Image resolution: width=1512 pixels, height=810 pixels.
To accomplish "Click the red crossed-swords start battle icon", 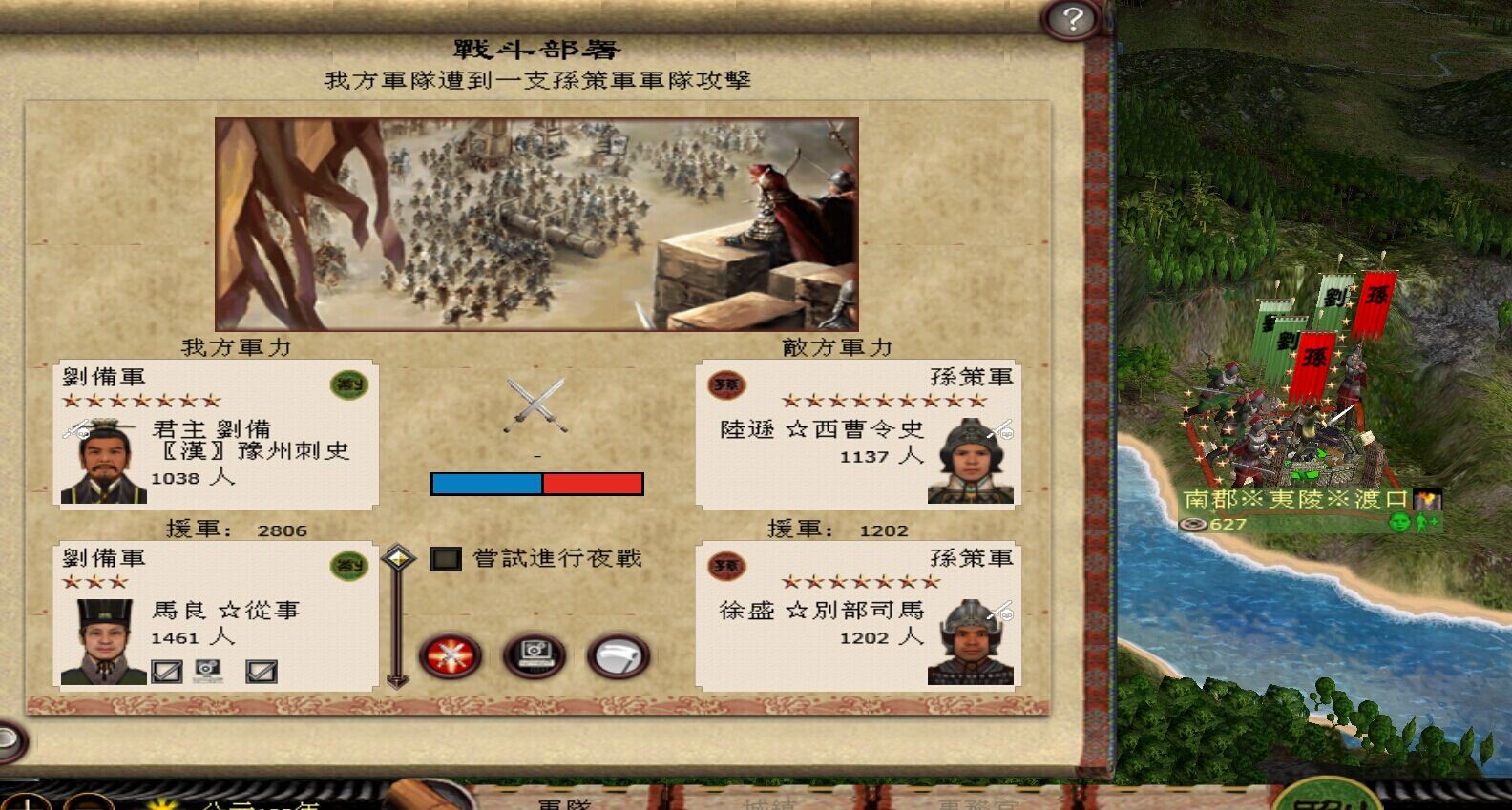I will 449,656.
